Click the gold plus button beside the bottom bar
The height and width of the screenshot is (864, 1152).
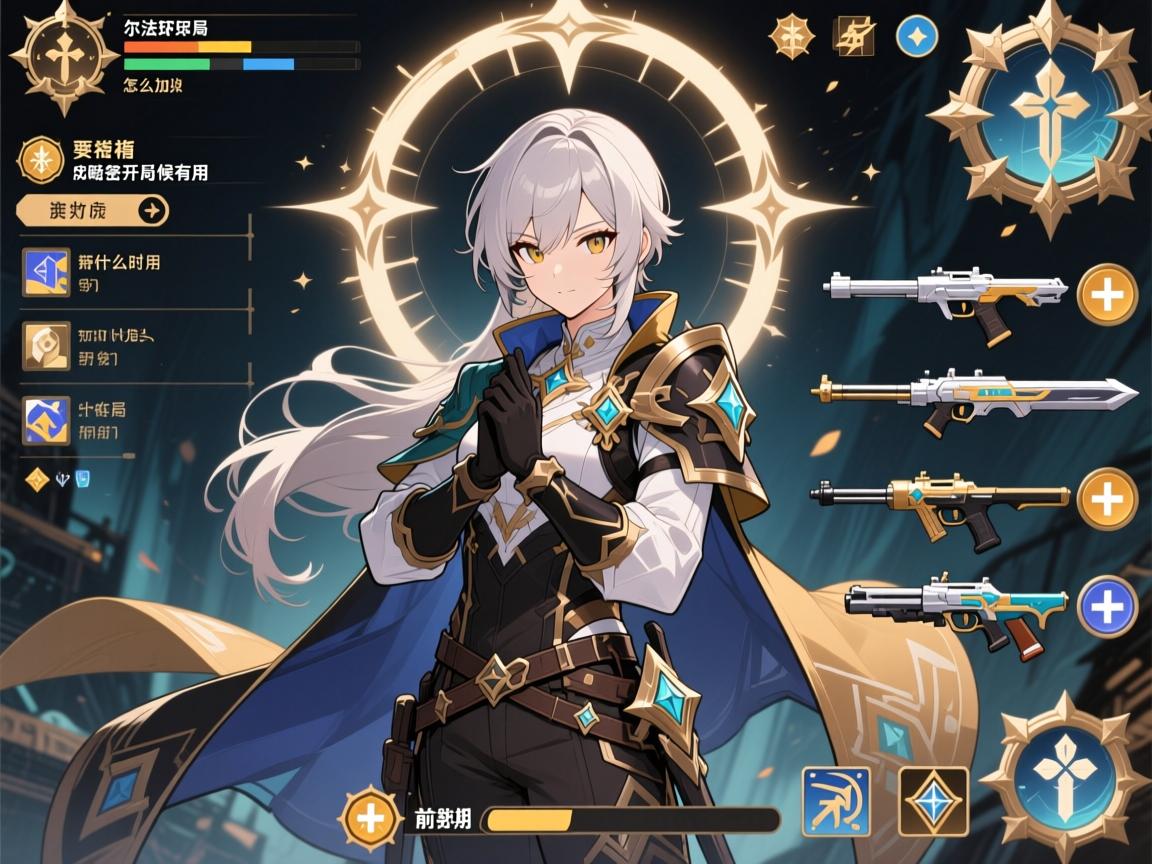click(x=371, y=819)
